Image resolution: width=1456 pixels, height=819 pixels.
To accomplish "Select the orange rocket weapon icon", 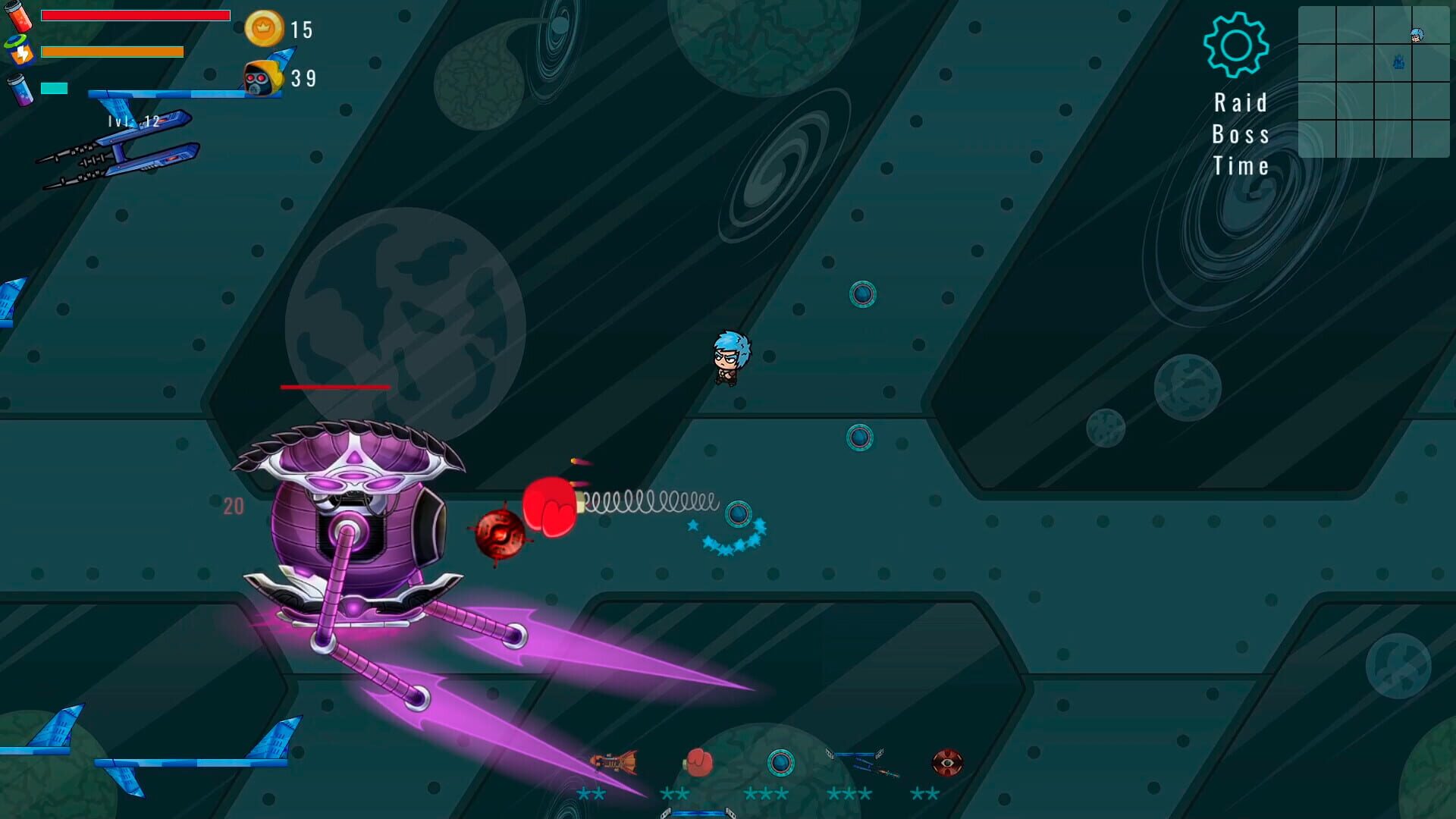I will click(x=613, y=762).
